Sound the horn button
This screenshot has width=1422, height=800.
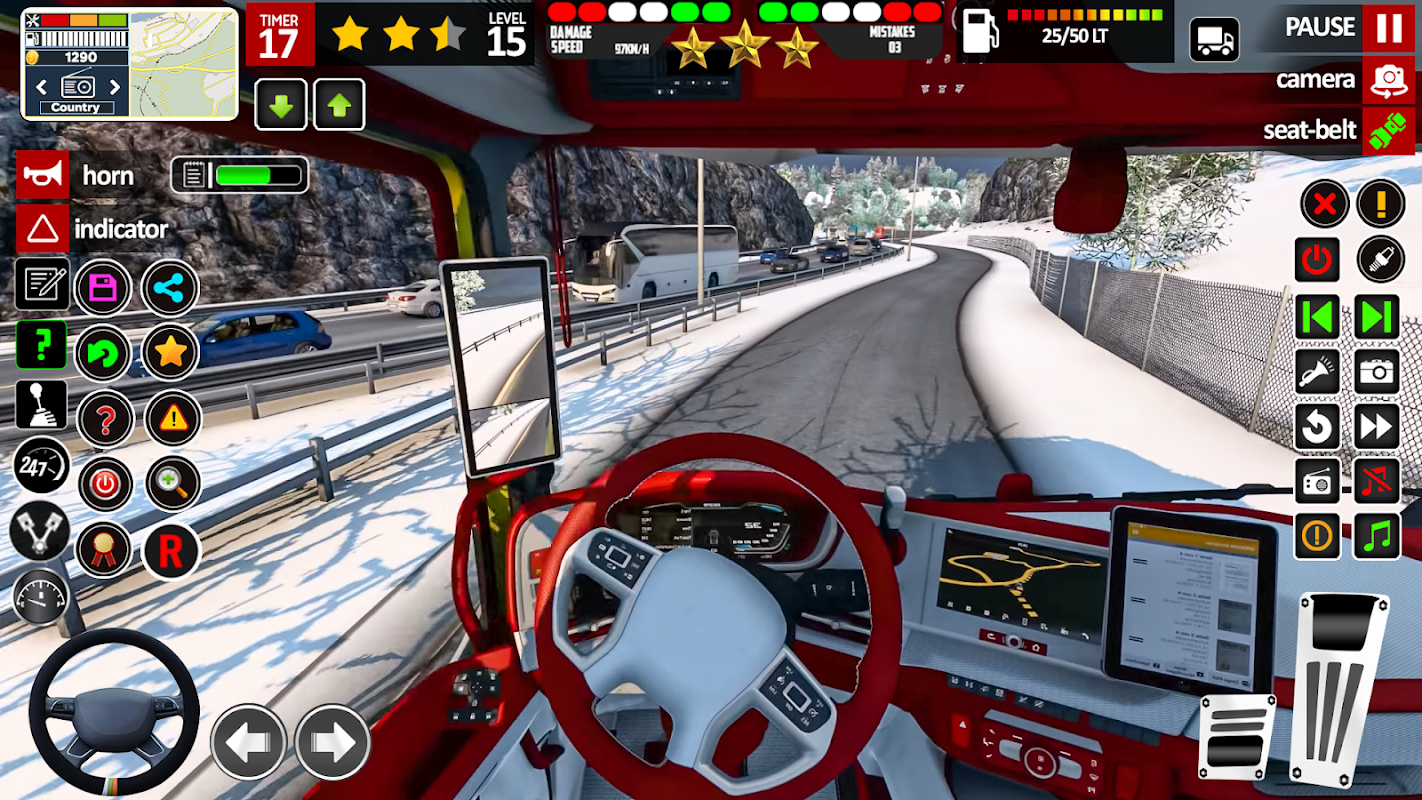[x=43, y=176]
